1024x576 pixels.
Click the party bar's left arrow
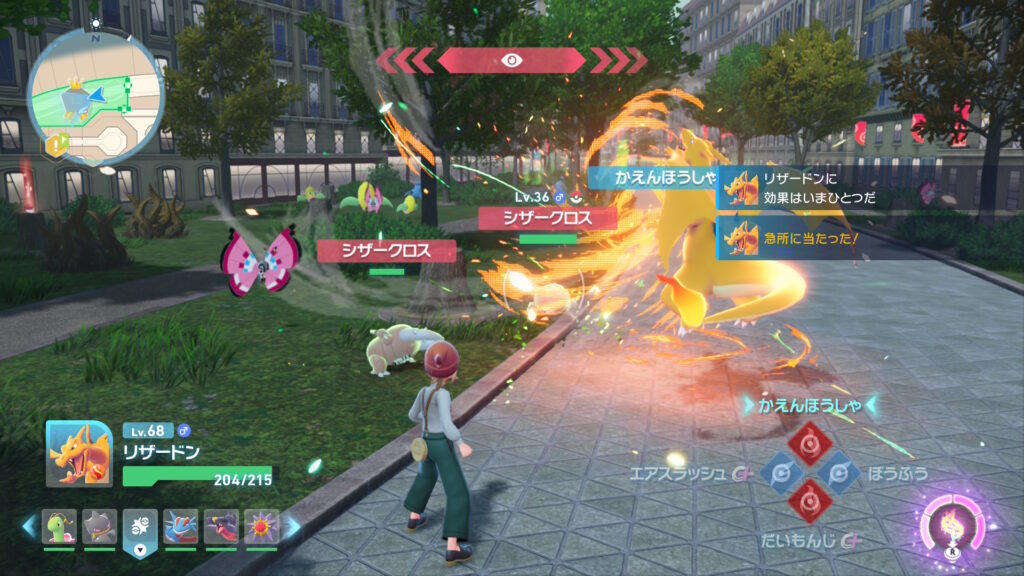29,526
